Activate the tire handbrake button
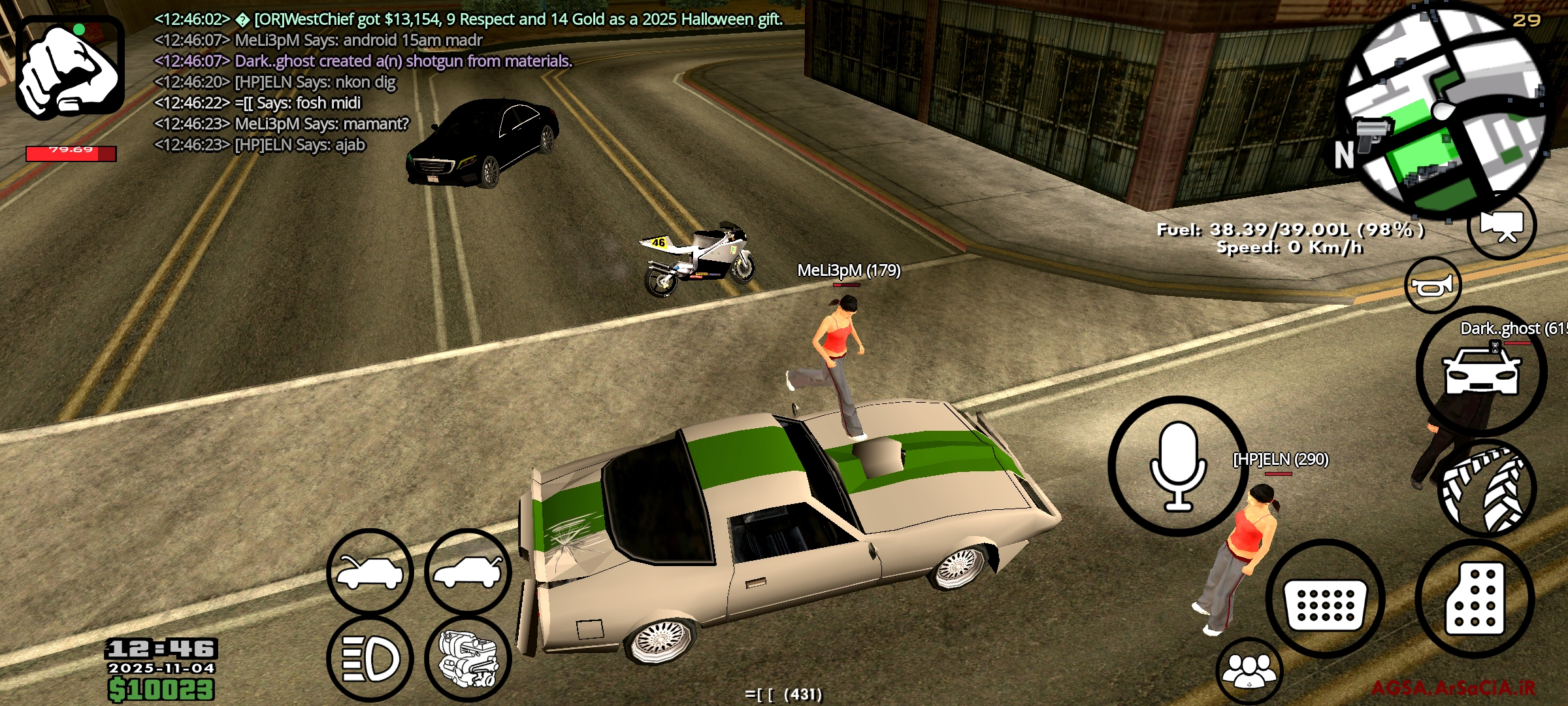Viewport: 1568px width, 706px height. tap(1487, 490)
